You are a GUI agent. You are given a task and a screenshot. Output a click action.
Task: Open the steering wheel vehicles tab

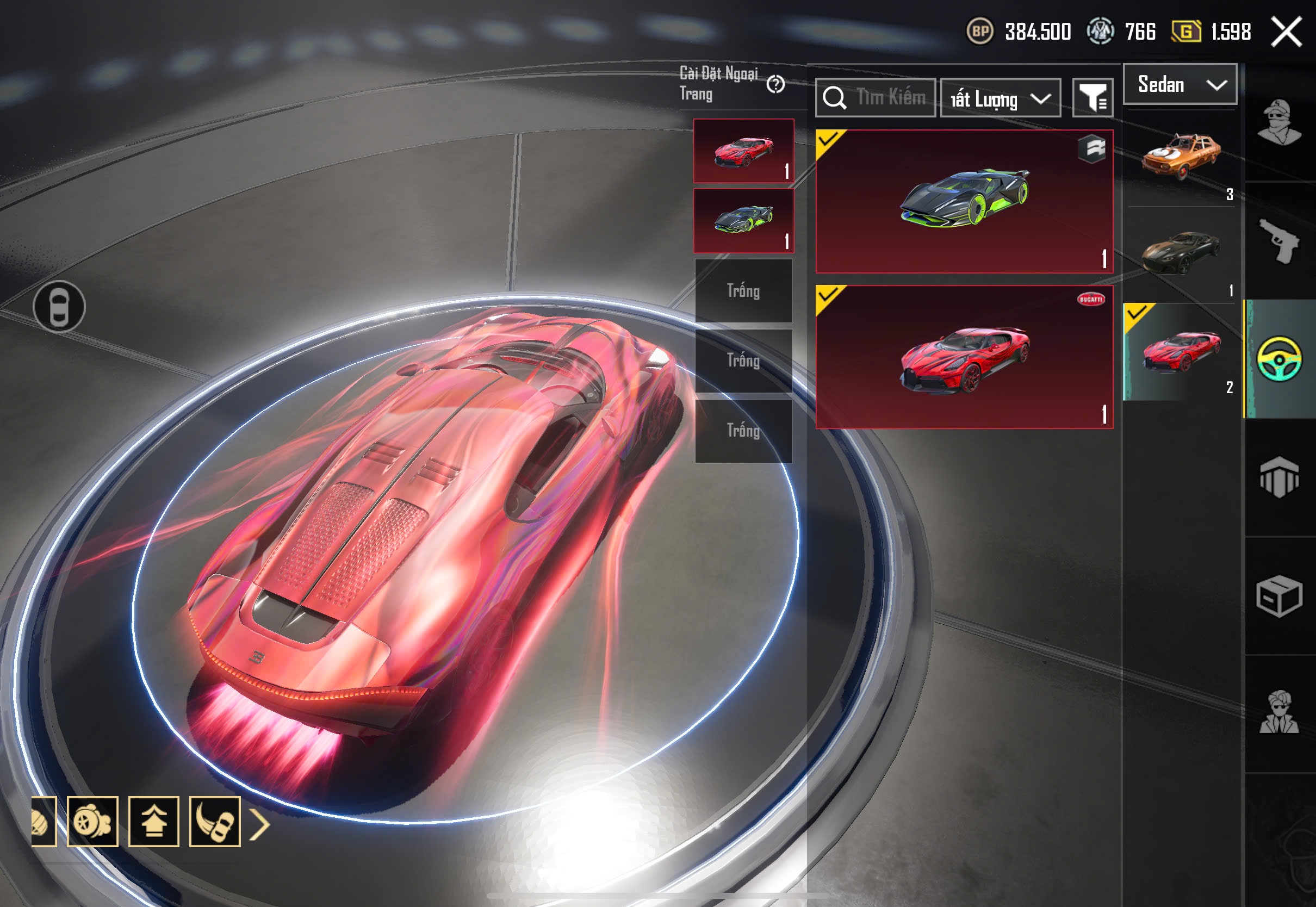point(1279,359)
